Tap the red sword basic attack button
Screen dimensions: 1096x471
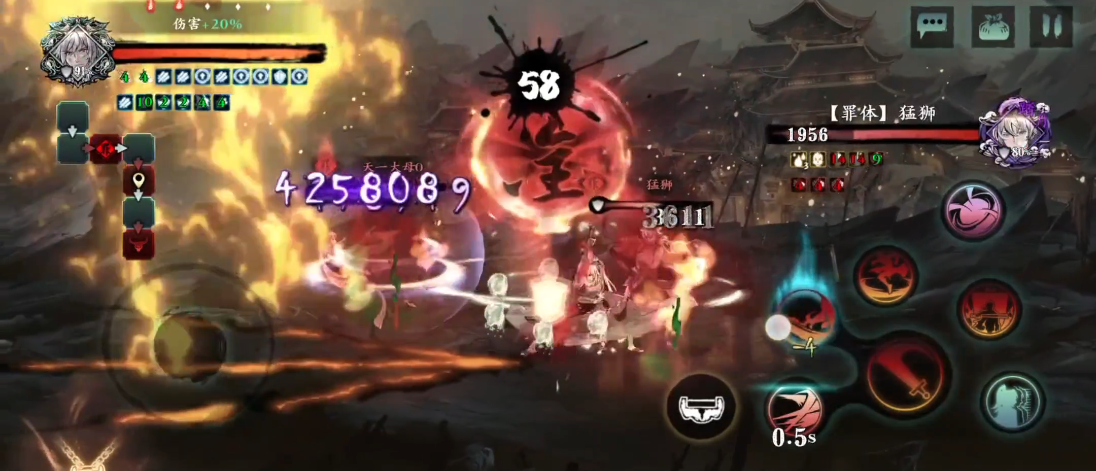pyautogui.click(x=908, y=375)
